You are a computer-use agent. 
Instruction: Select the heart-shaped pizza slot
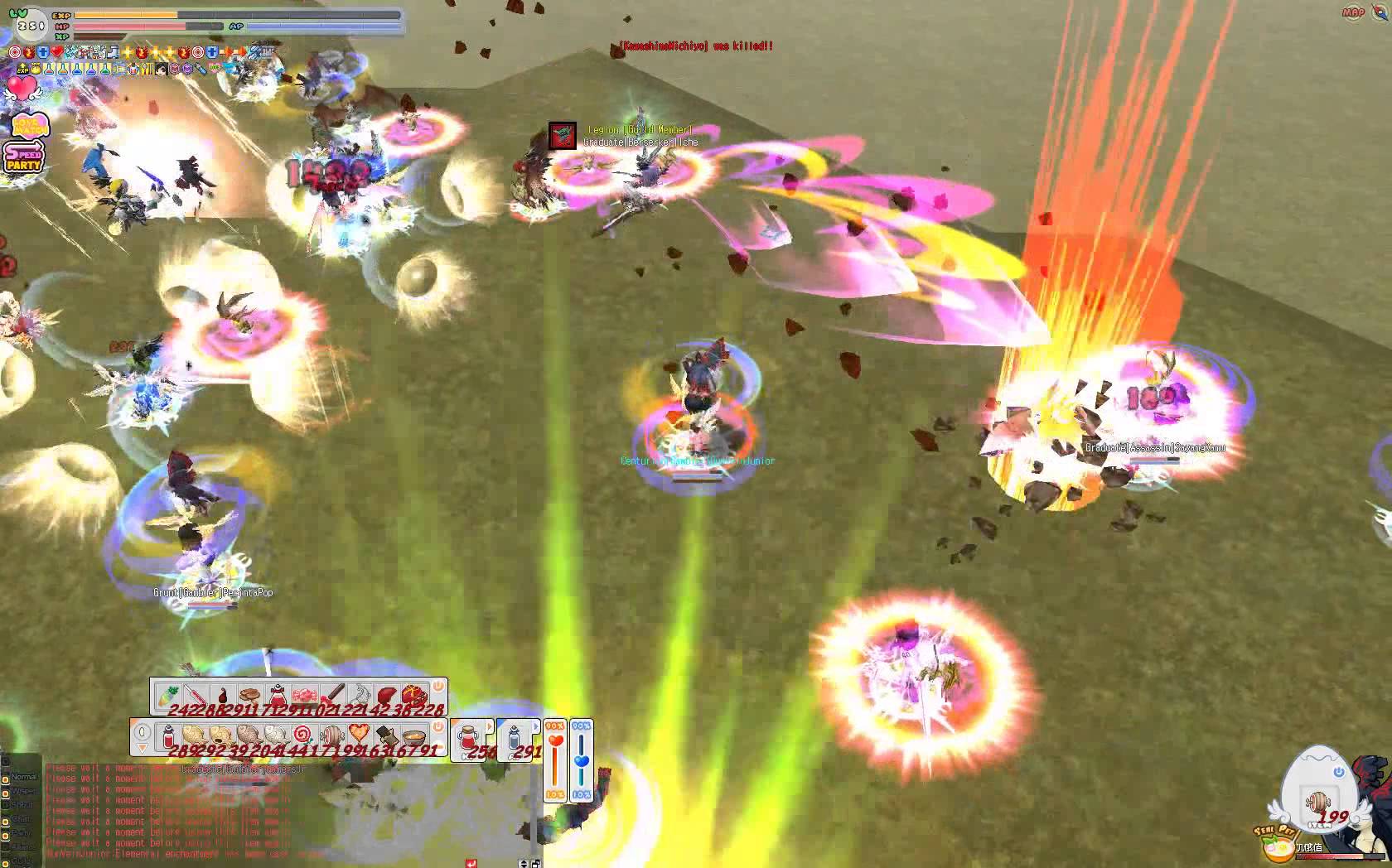click(x=359, y=735)
